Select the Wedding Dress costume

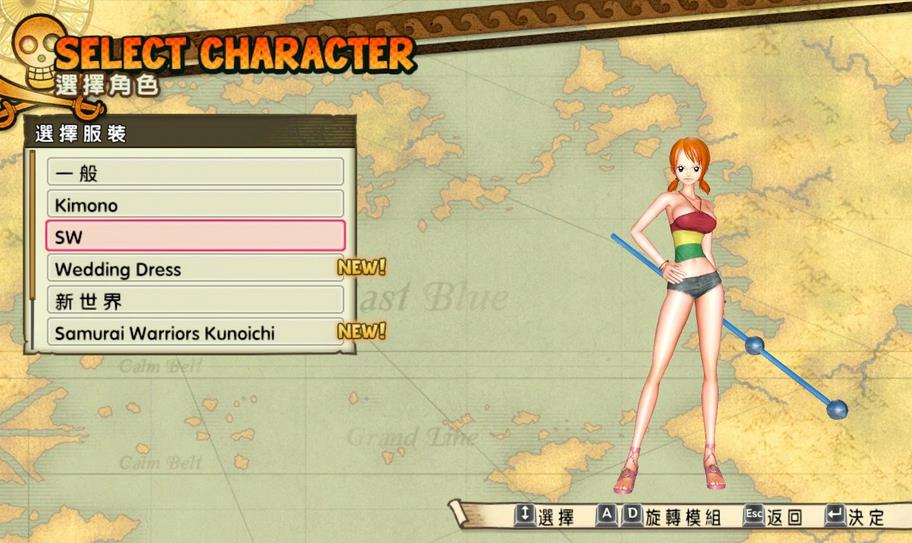click(x=195, y=269)
